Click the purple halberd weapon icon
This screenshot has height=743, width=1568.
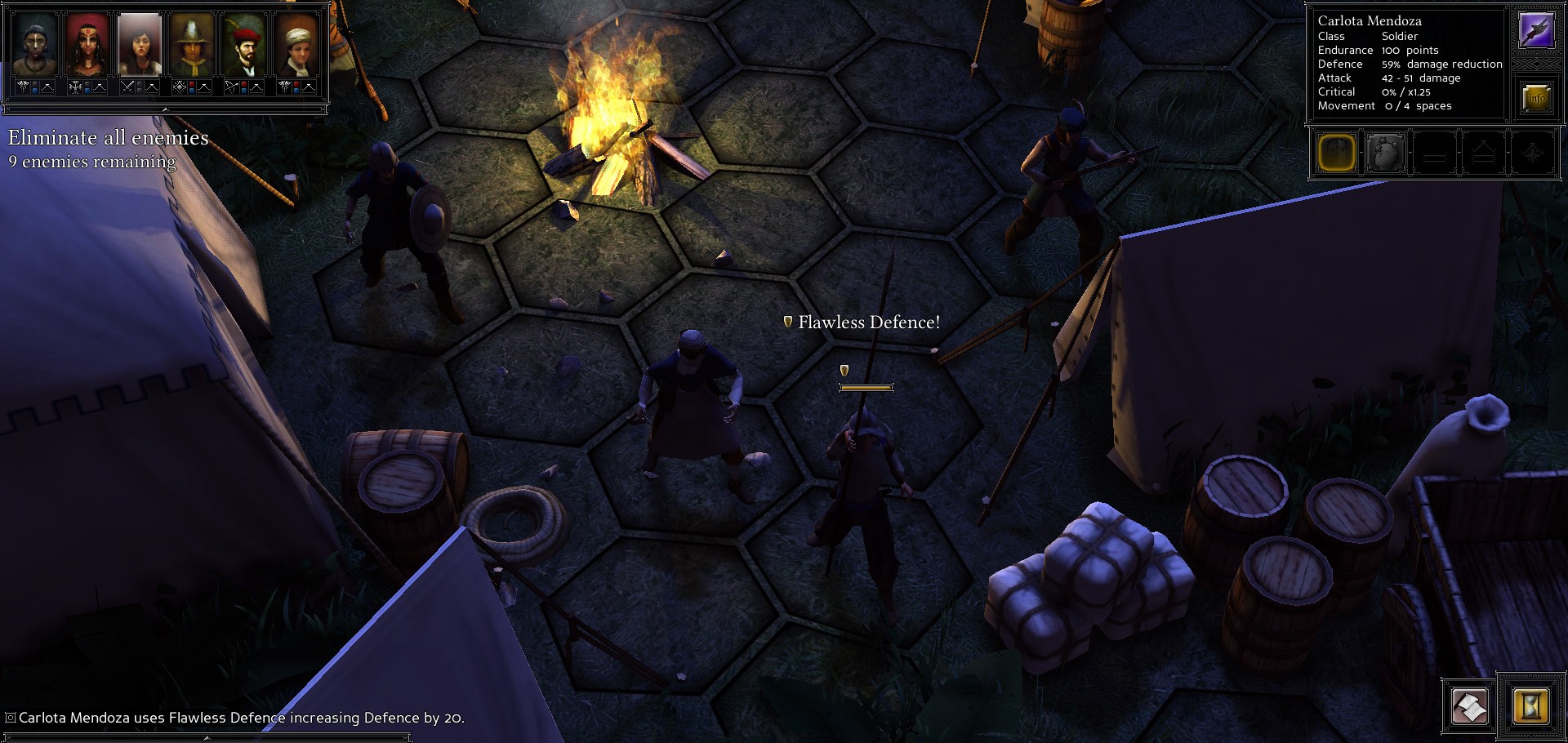click(1536, 31)
